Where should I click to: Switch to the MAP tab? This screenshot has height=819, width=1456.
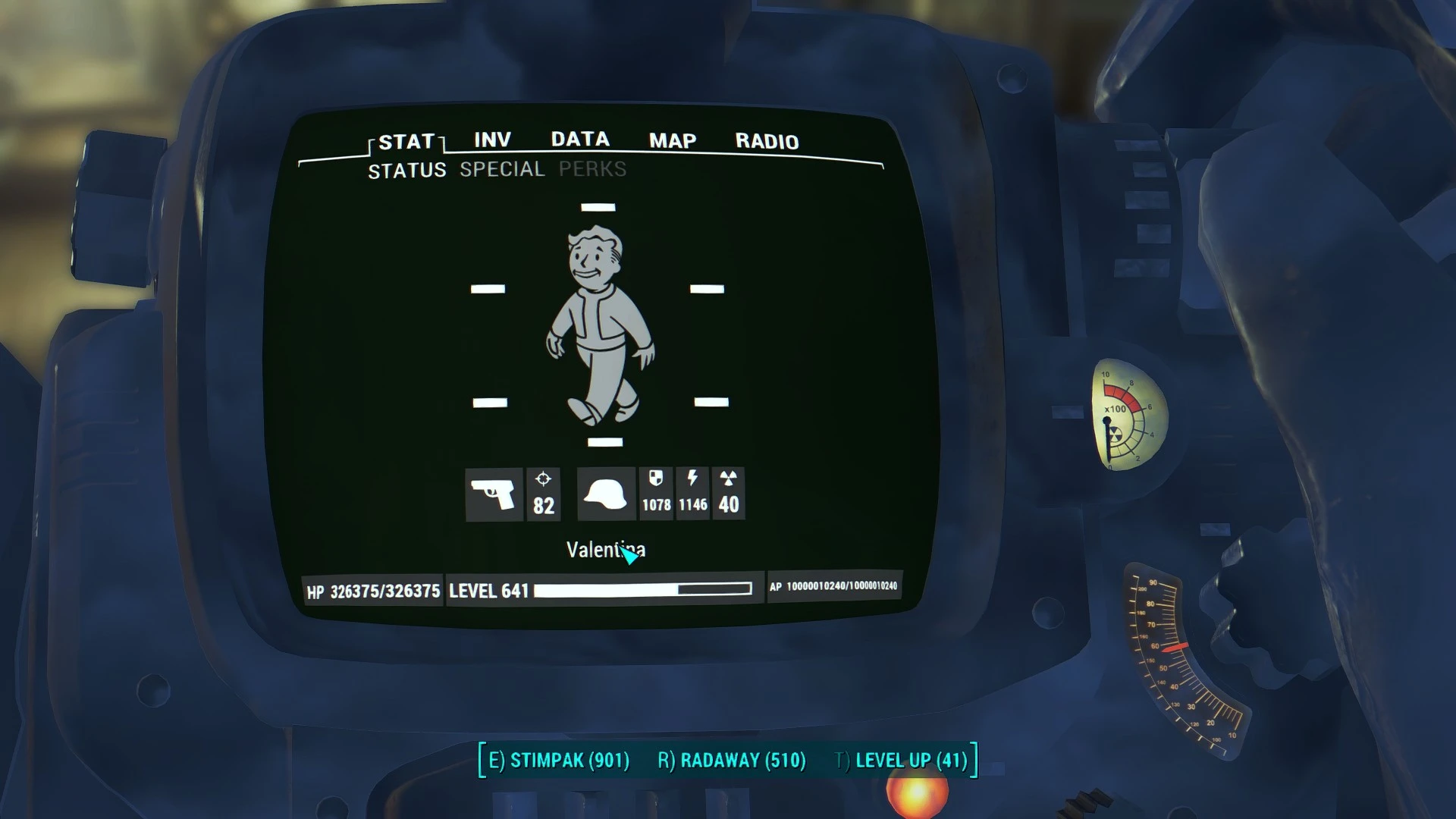click(x=670, y=140)
